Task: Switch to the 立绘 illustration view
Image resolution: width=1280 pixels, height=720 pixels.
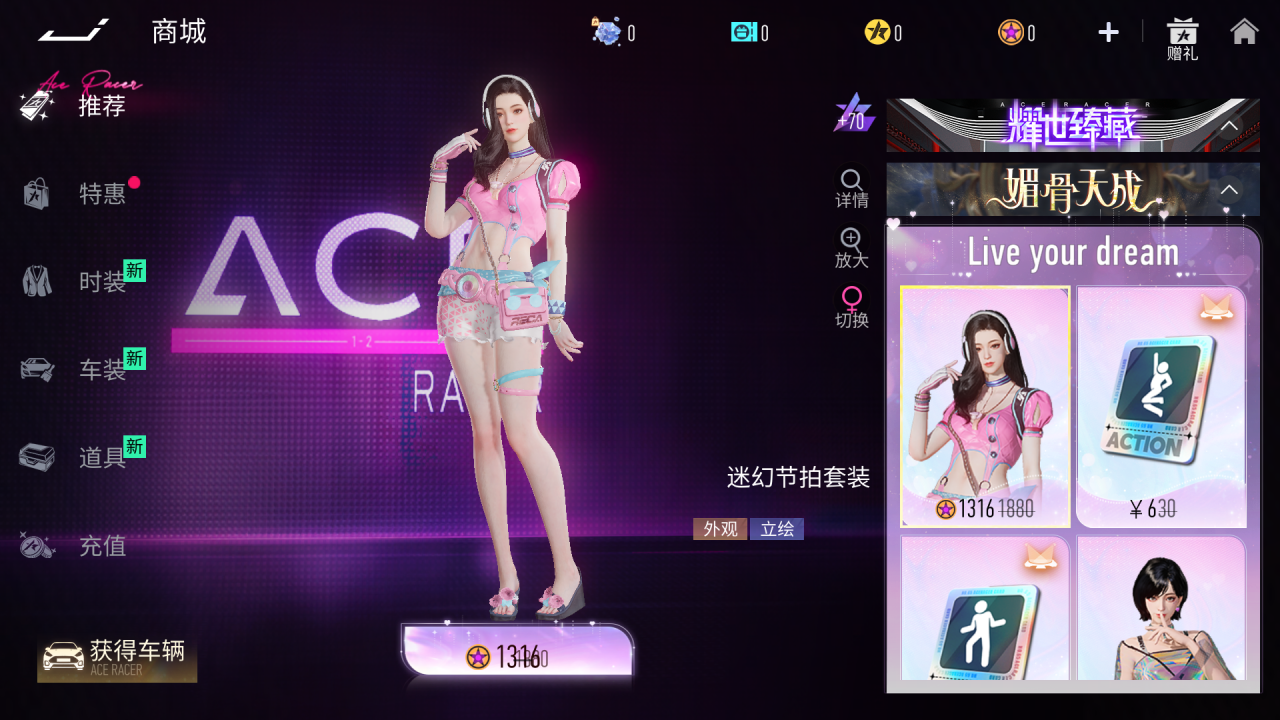Action: (x=777, y=529)
